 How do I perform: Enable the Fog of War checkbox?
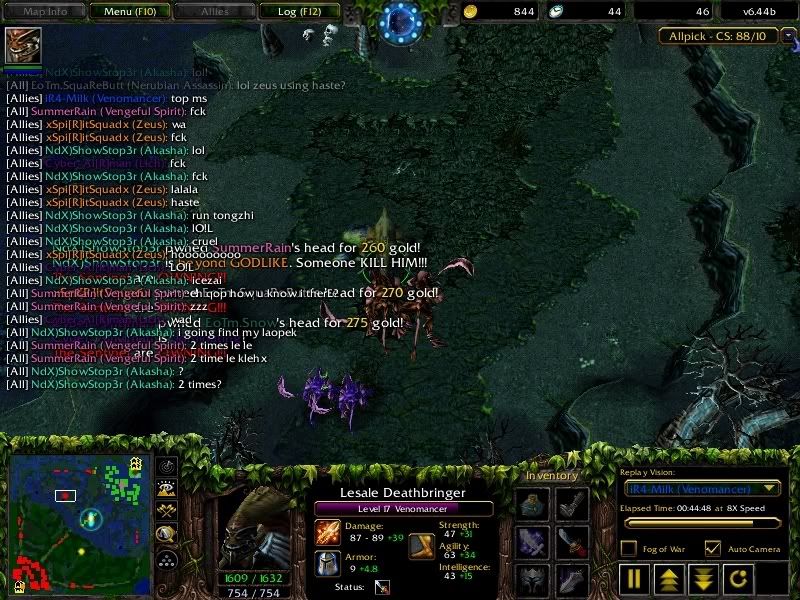629,548
